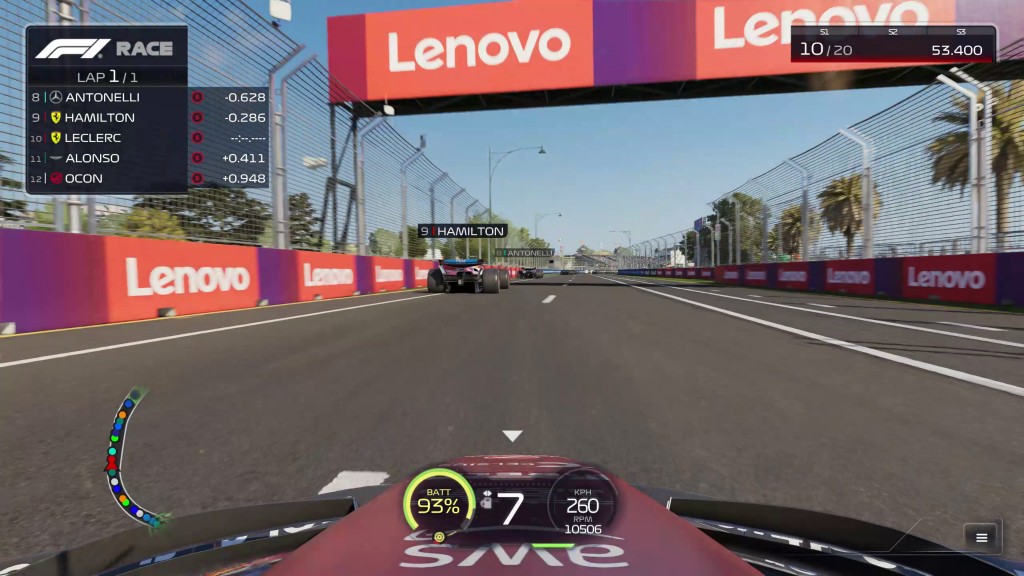1024x576 pixels.
Task: Pick Ocon's entry in the timing tower
Action: click(x=148, y=178)
